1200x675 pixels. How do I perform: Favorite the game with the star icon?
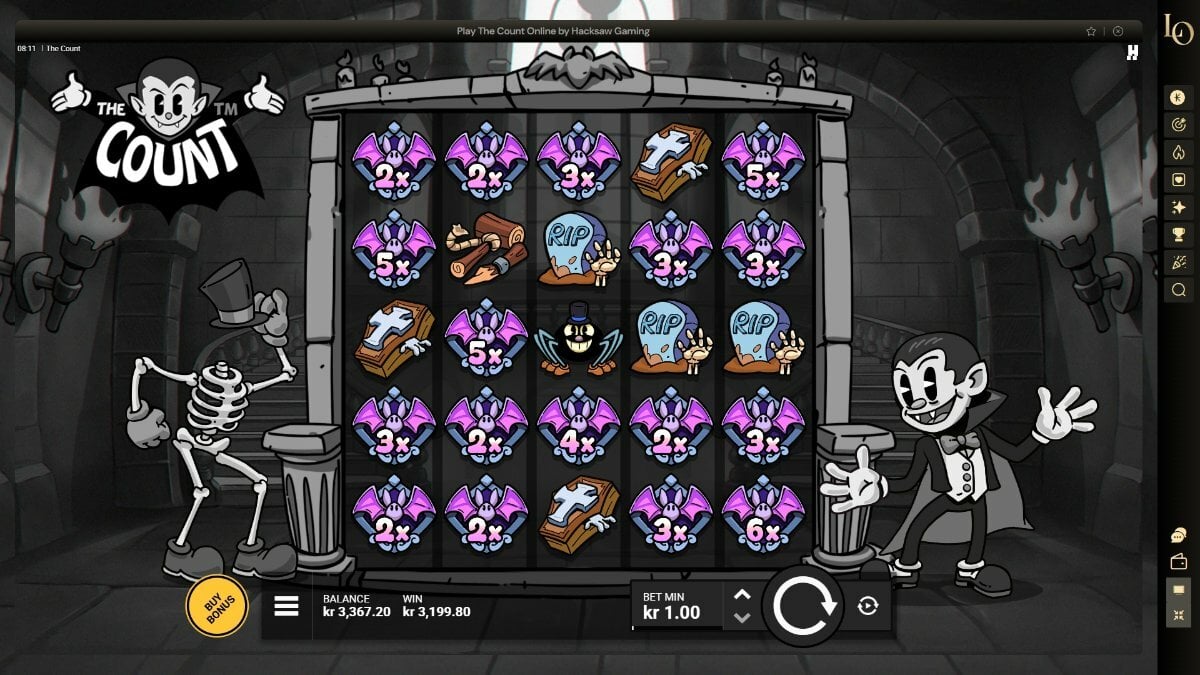click(x=1091, y=31)
